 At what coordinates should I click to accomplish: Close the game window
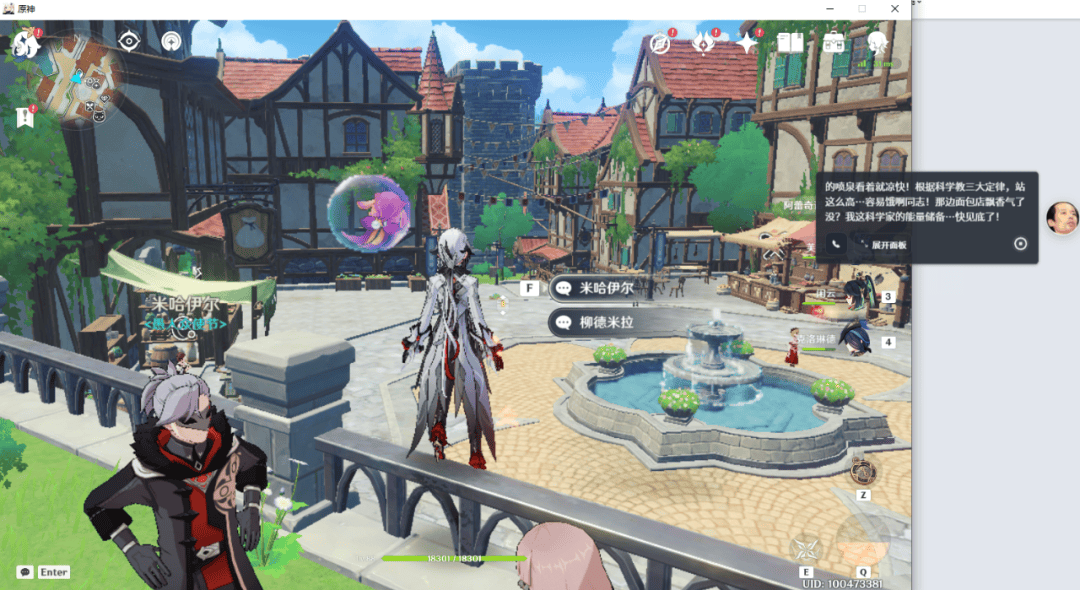click(895, 8)
